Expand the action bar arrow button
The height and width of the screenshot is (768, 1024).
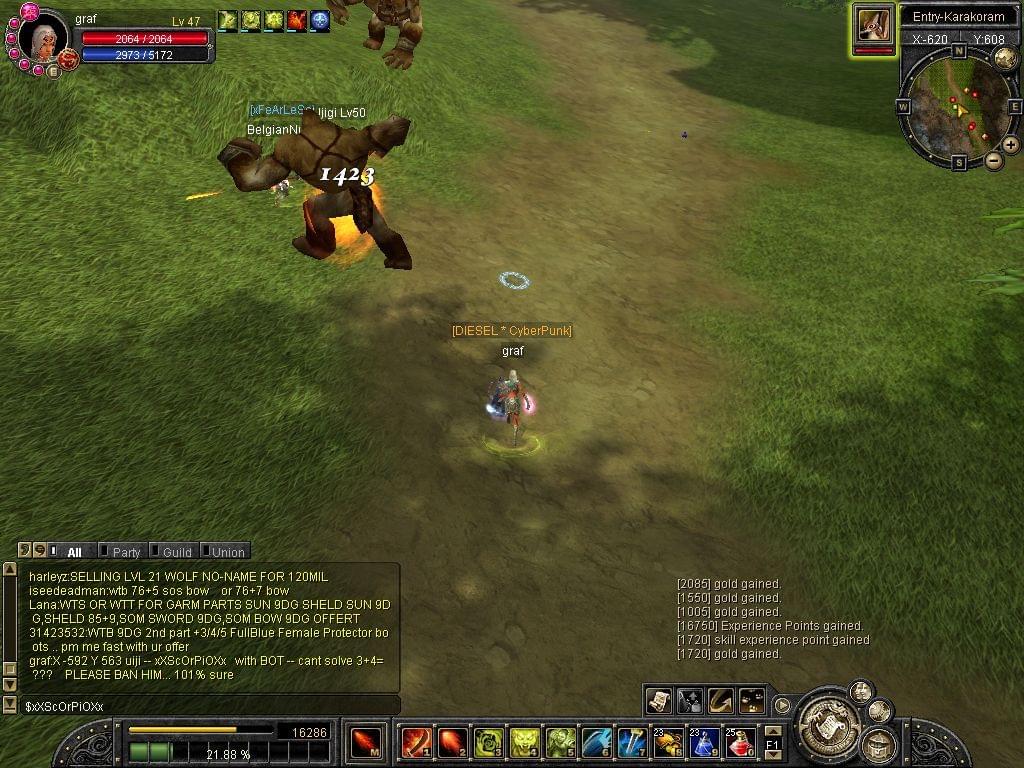pos(783,705)
